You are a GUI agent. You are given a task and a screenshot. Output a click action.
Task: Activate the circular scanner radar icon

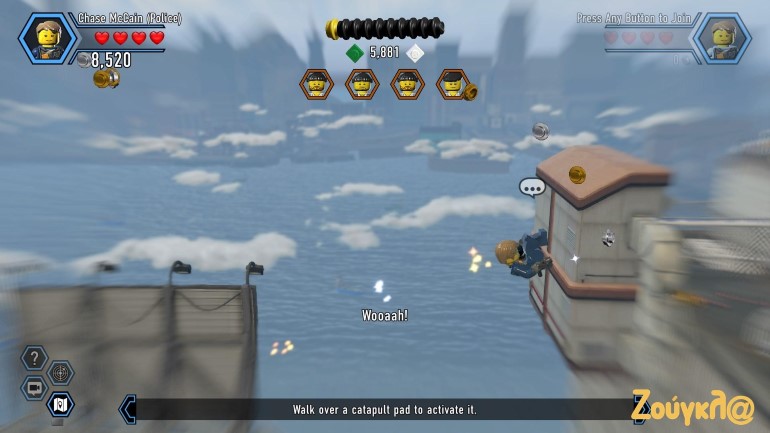tap(61, 372)
